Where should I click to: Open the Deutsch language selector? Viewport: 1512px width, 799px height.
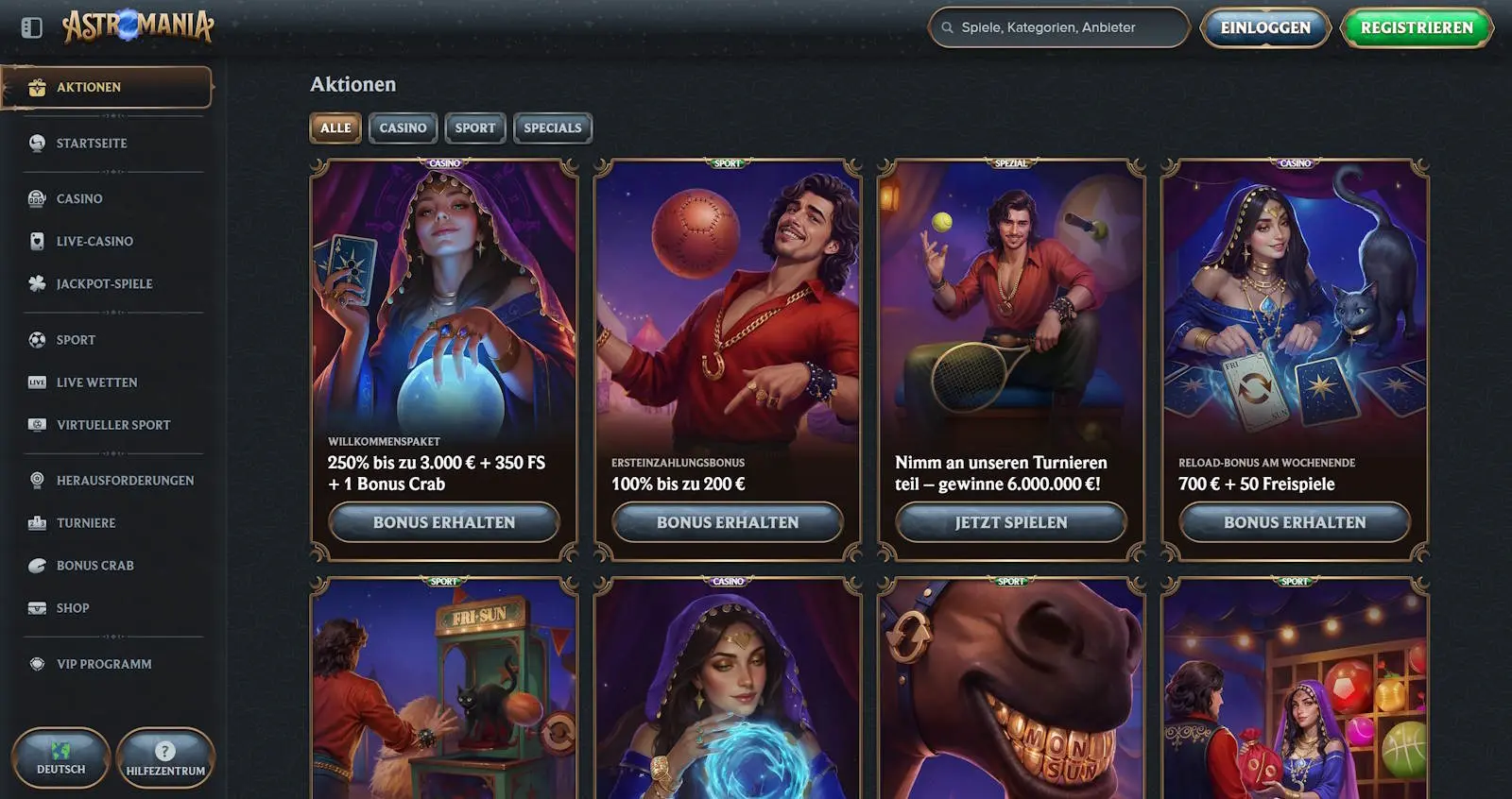(61, 757)
